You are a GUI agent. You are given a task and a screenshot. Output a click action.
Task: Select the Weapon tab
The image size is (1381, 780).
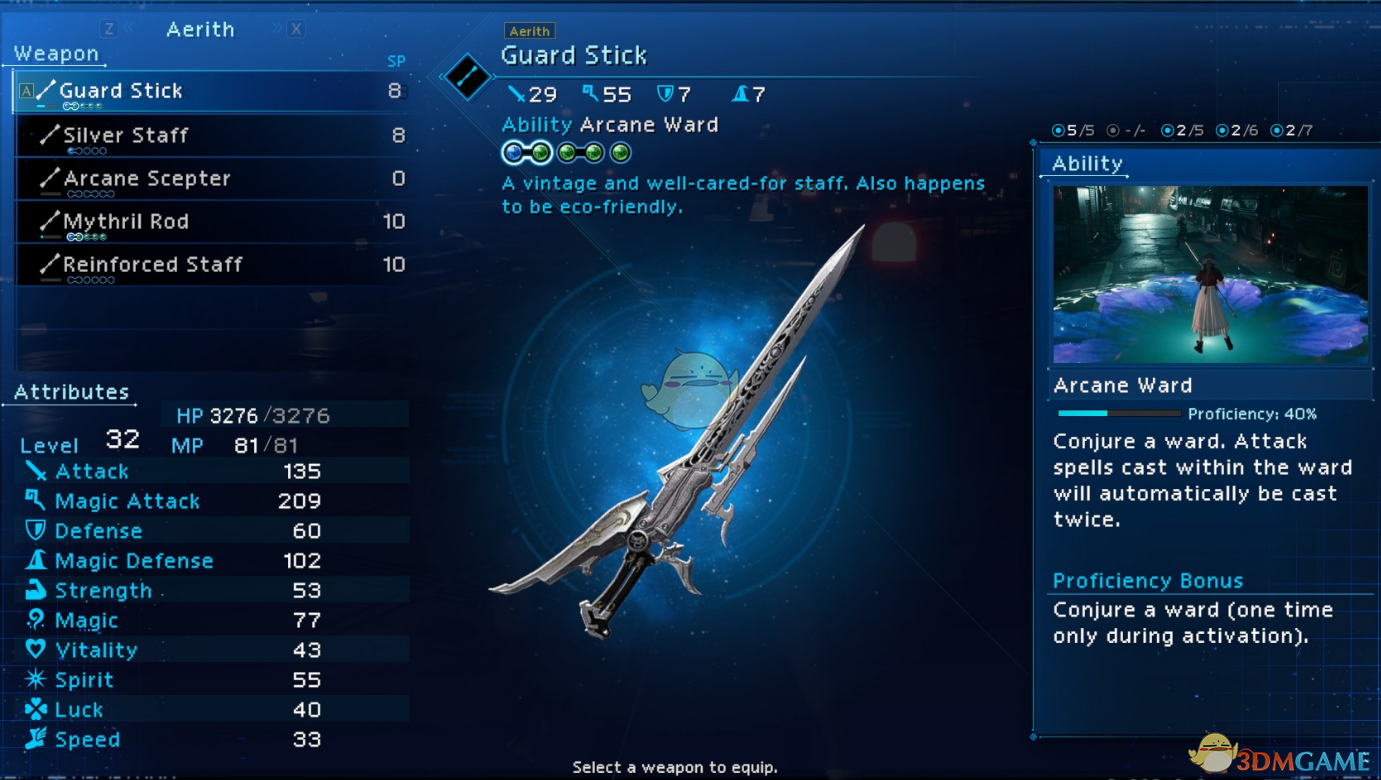click(x=54, y=52)
